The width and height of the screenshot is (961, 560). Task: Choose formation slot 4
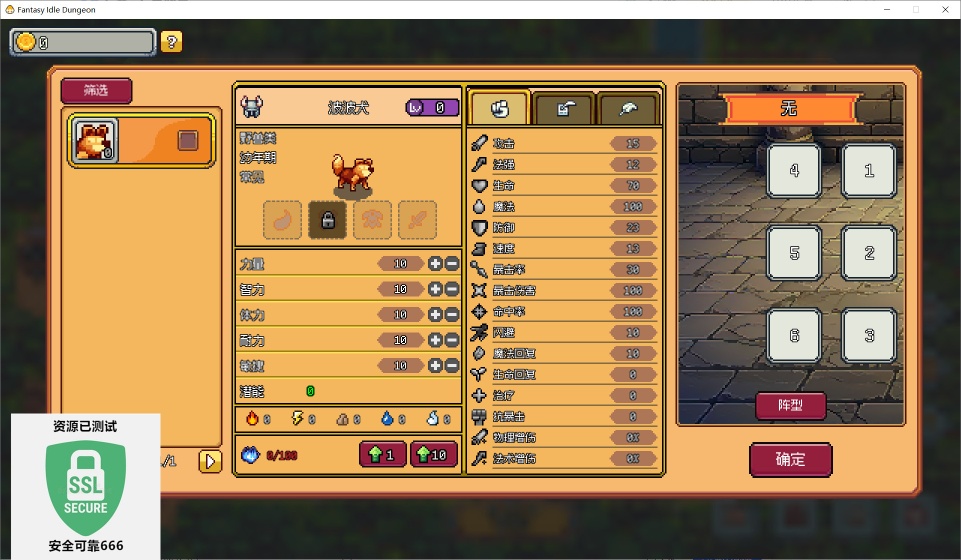tap(794, 171)
